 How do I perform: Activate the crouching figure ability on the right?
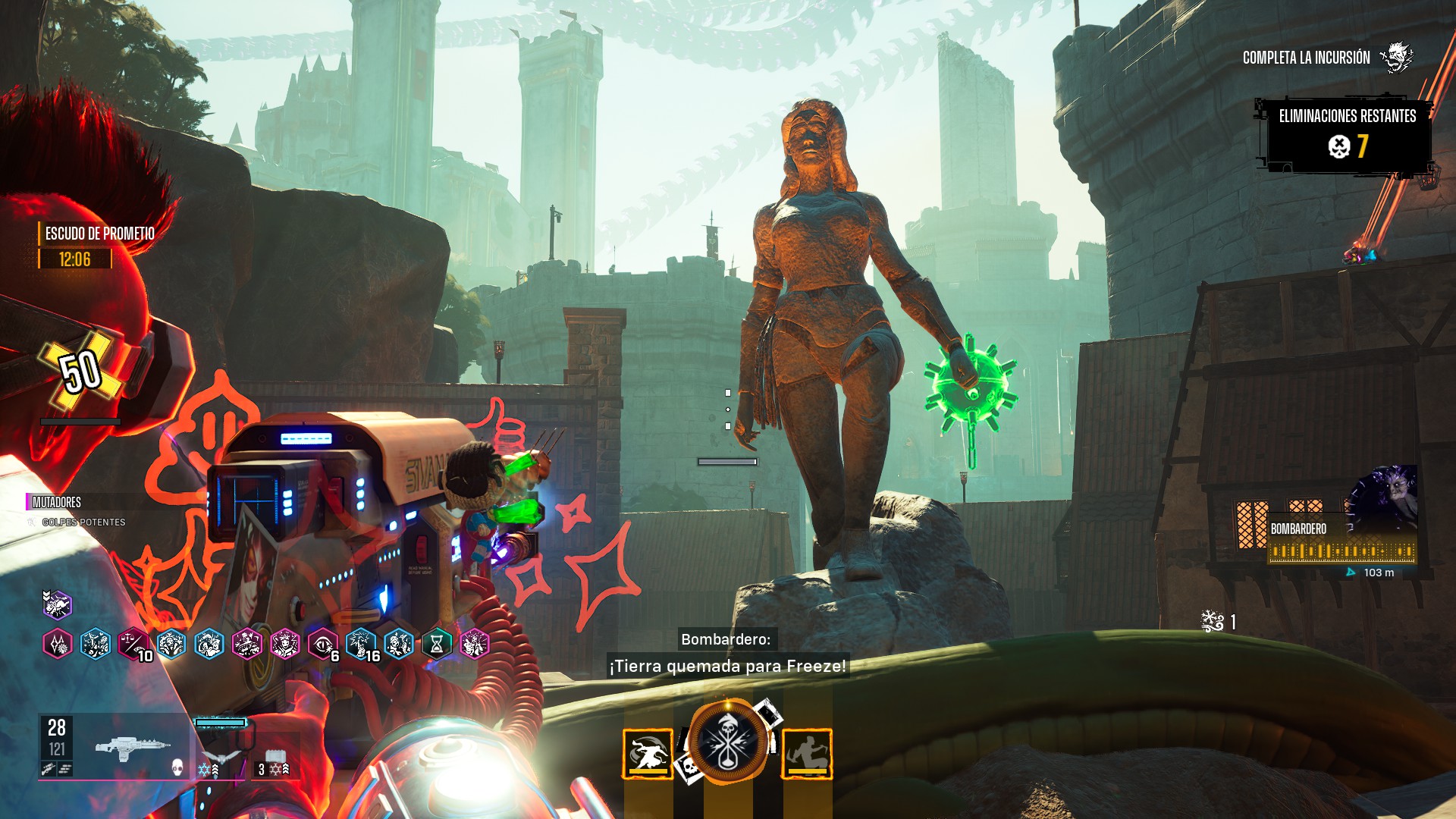(807, 754)
